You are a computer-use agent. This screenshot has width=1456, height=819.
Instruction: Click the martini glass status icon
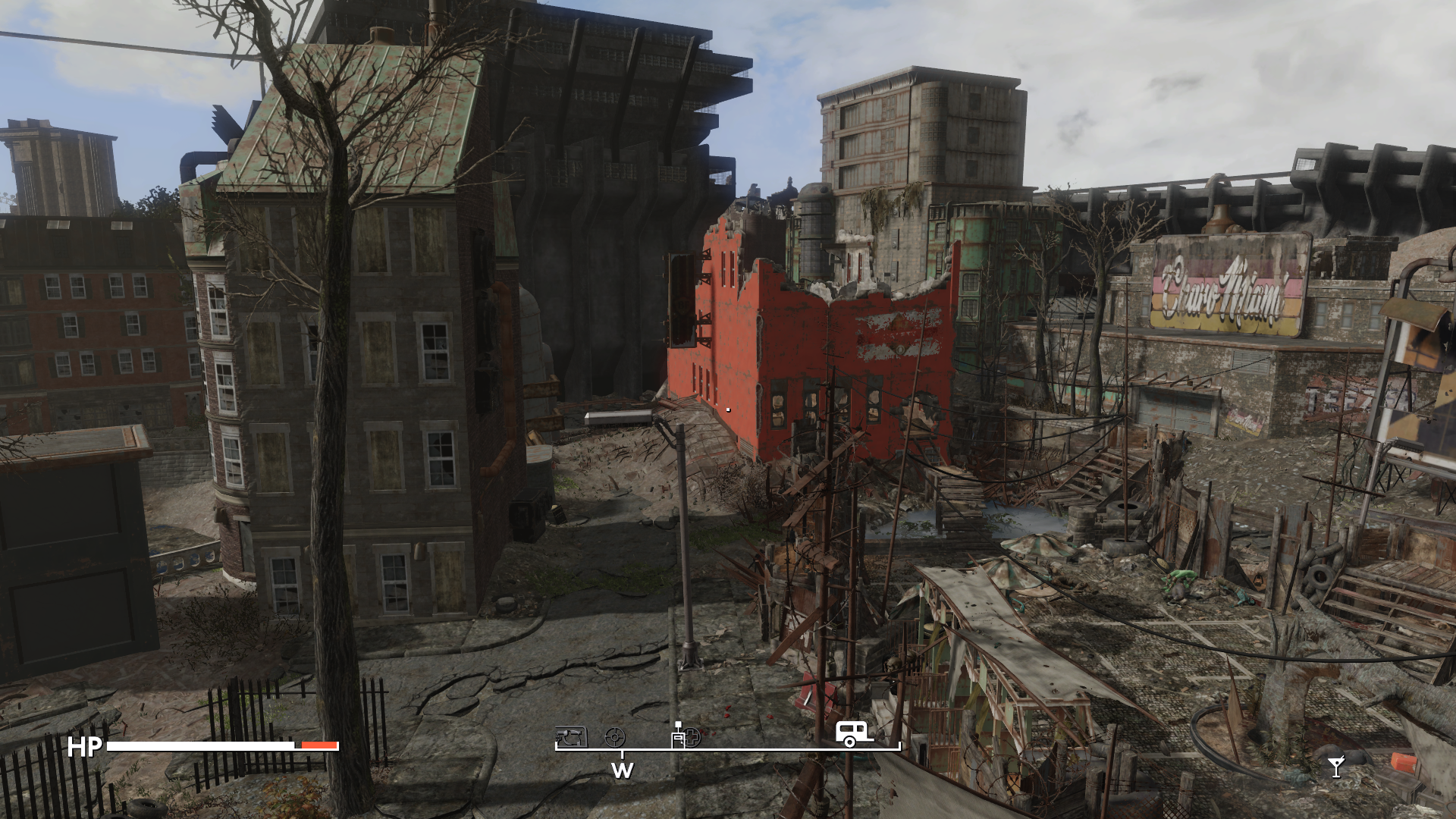tap(1336, 767)
